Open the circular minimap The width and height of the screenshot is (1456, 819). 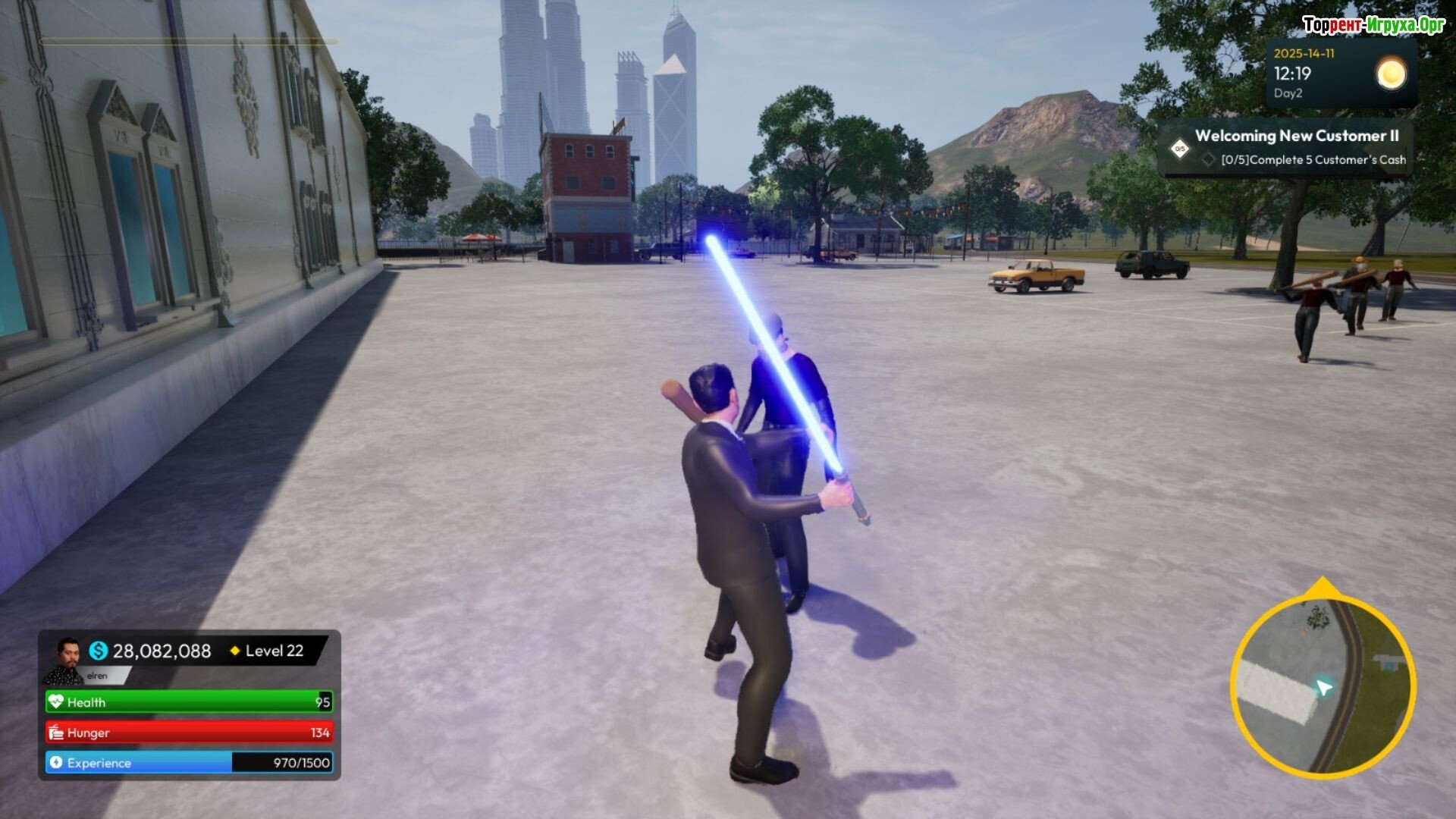(x=1323, y=686)
